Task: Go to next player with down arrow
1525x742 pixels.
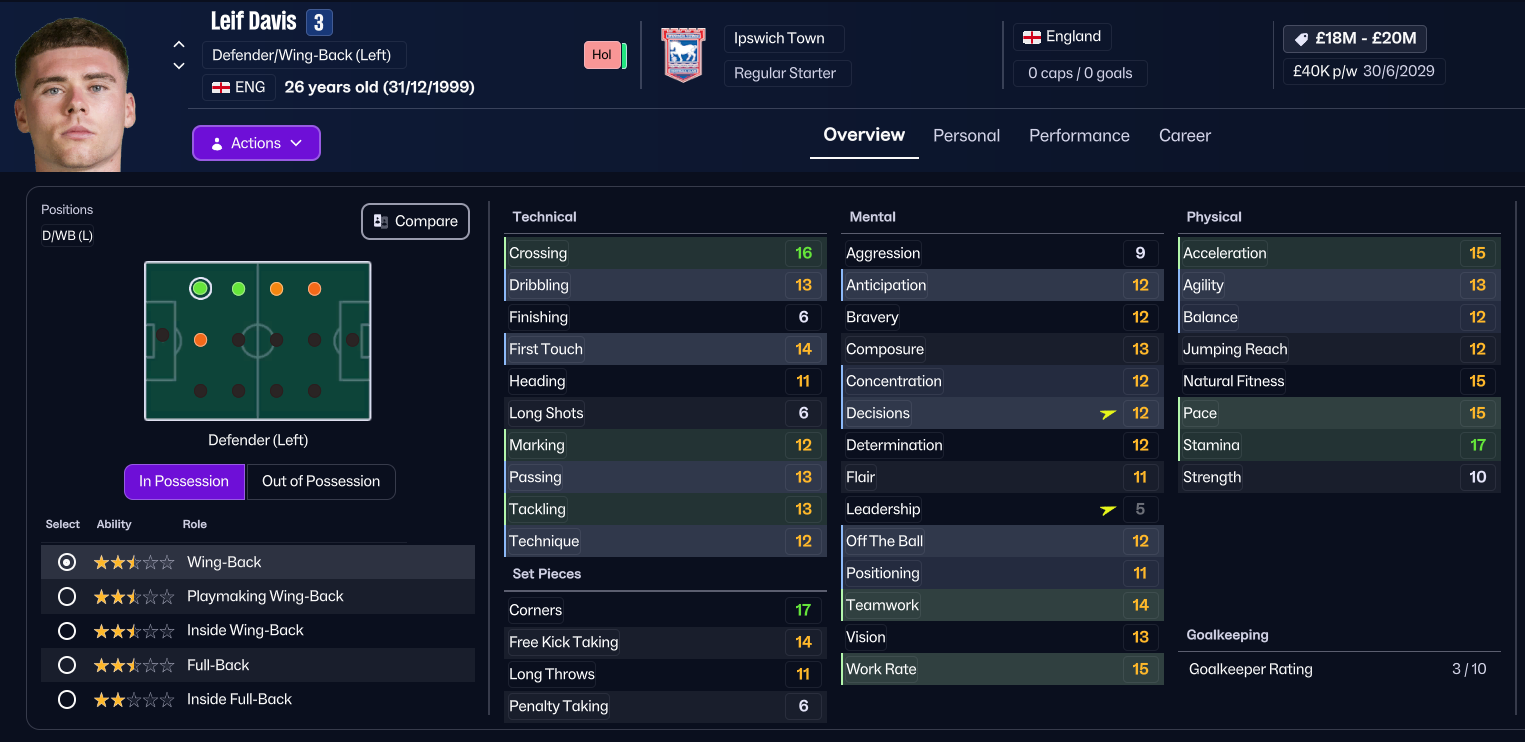Action: point(179,66)
